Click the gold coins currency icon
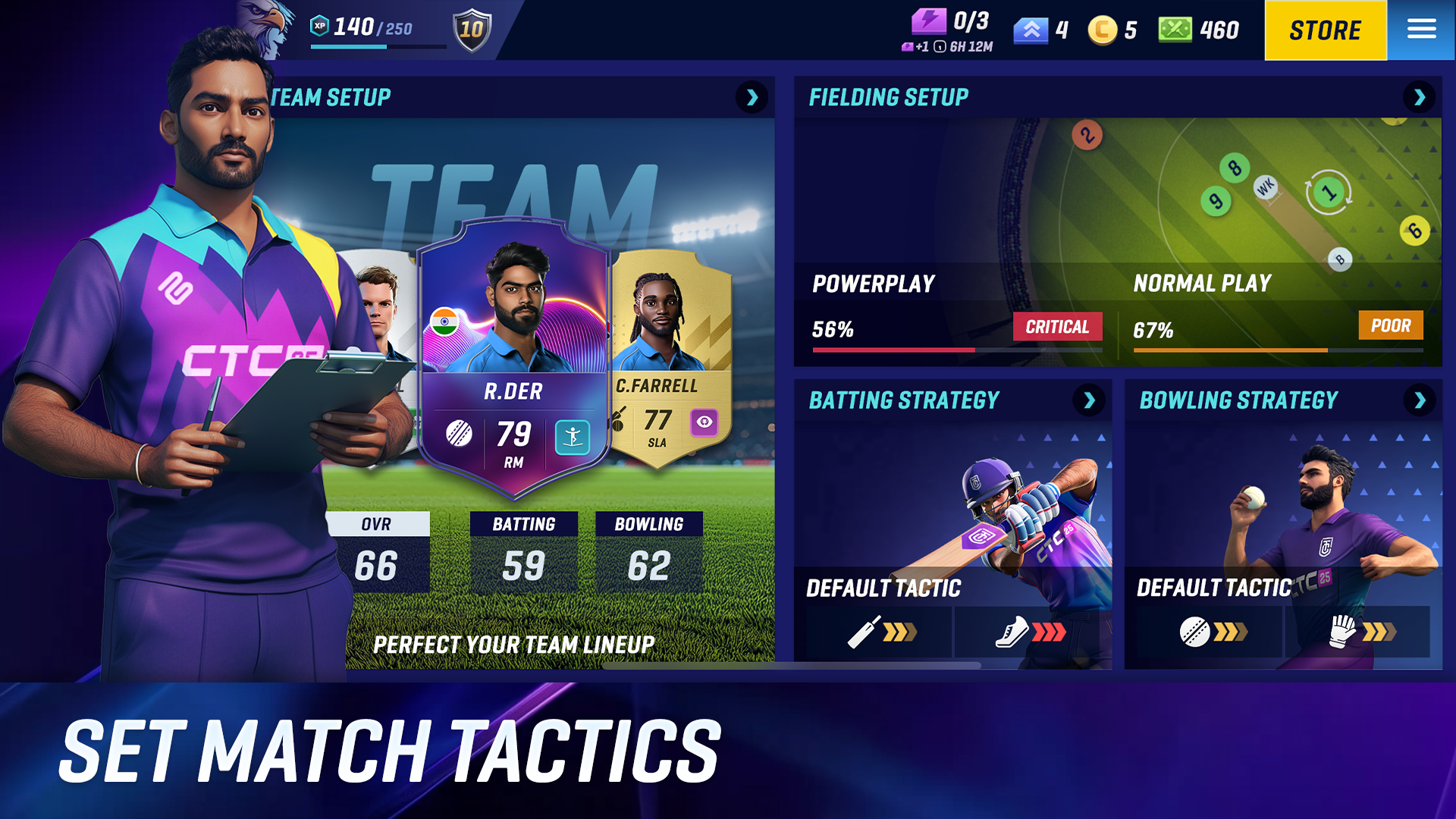The width and height of the screenshot is (1456, 819). (x=1103, y=30)
